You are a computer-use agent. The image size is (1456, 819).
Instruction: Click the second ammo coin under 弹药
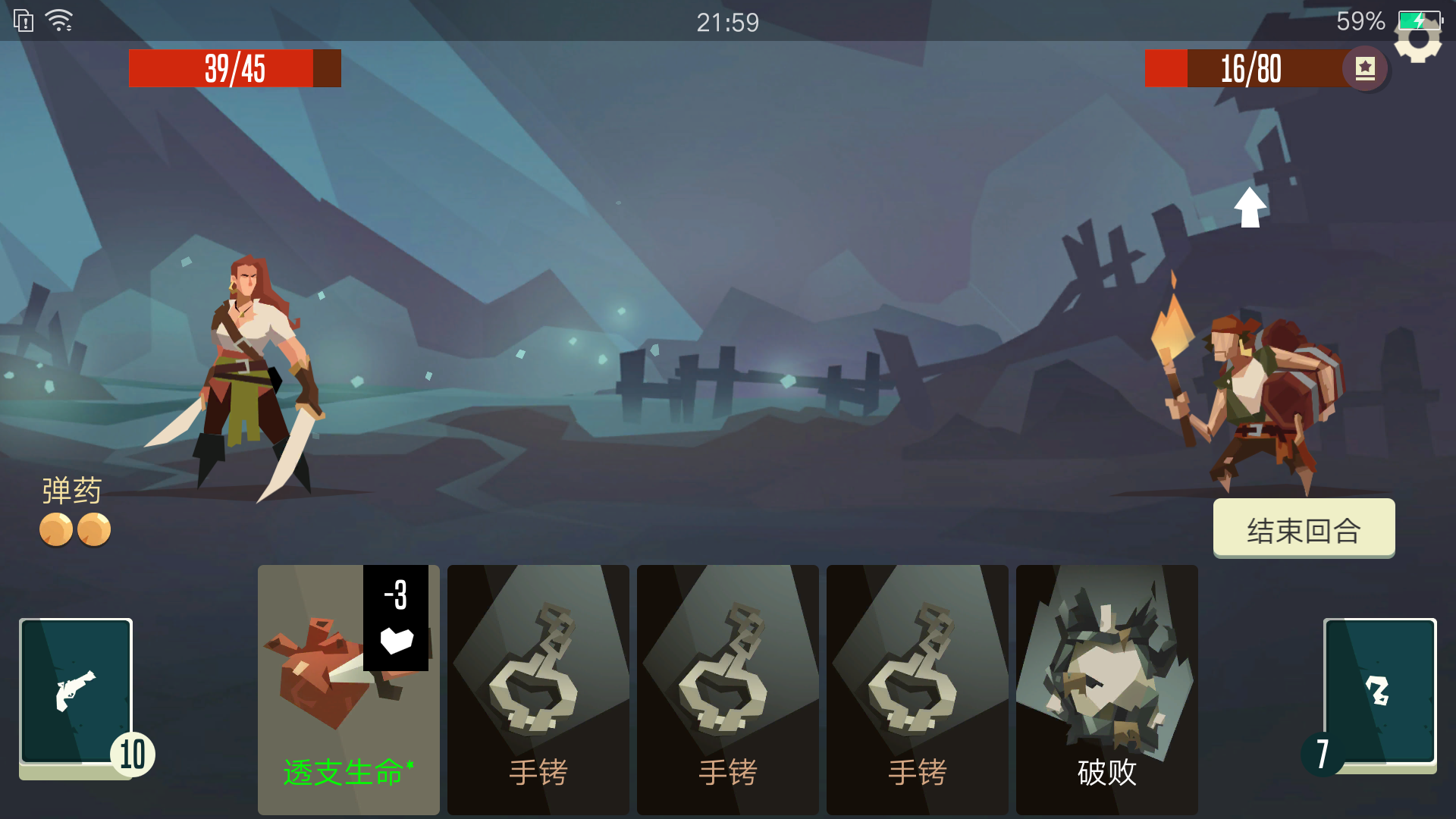[x=93, y=529]
